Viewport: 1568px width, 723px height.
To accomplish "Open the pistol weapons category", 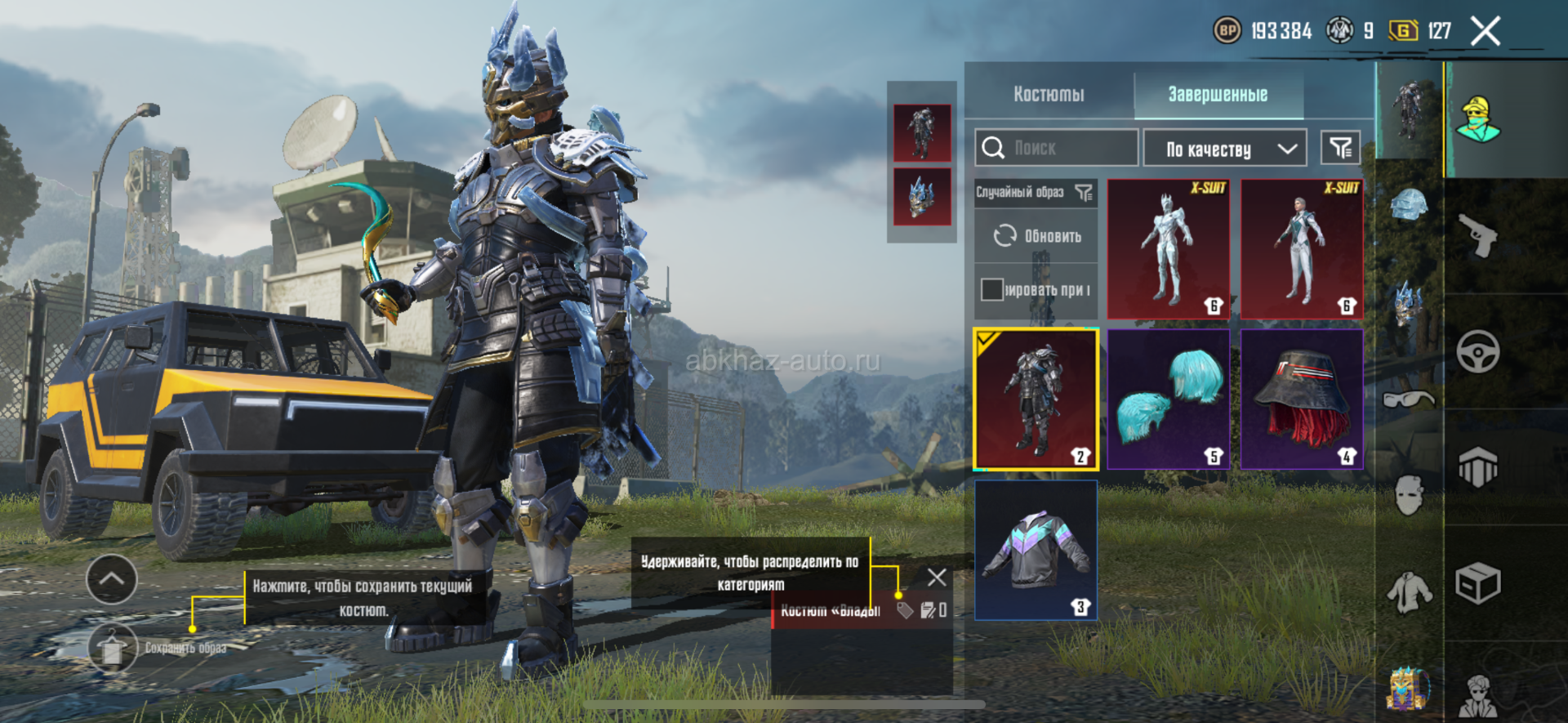I will 1477,236.
